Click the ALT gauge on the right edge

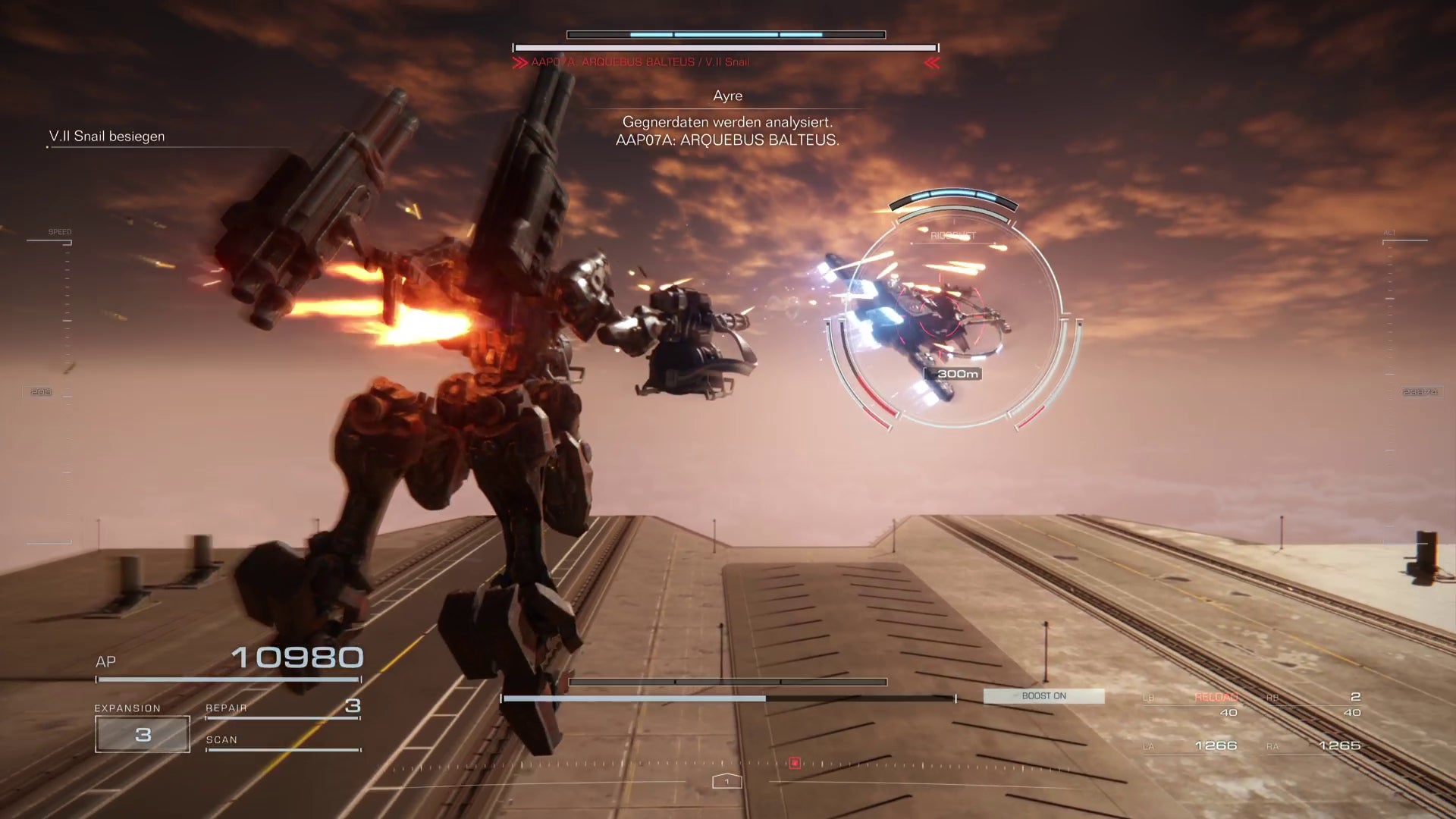point(1395,231)
